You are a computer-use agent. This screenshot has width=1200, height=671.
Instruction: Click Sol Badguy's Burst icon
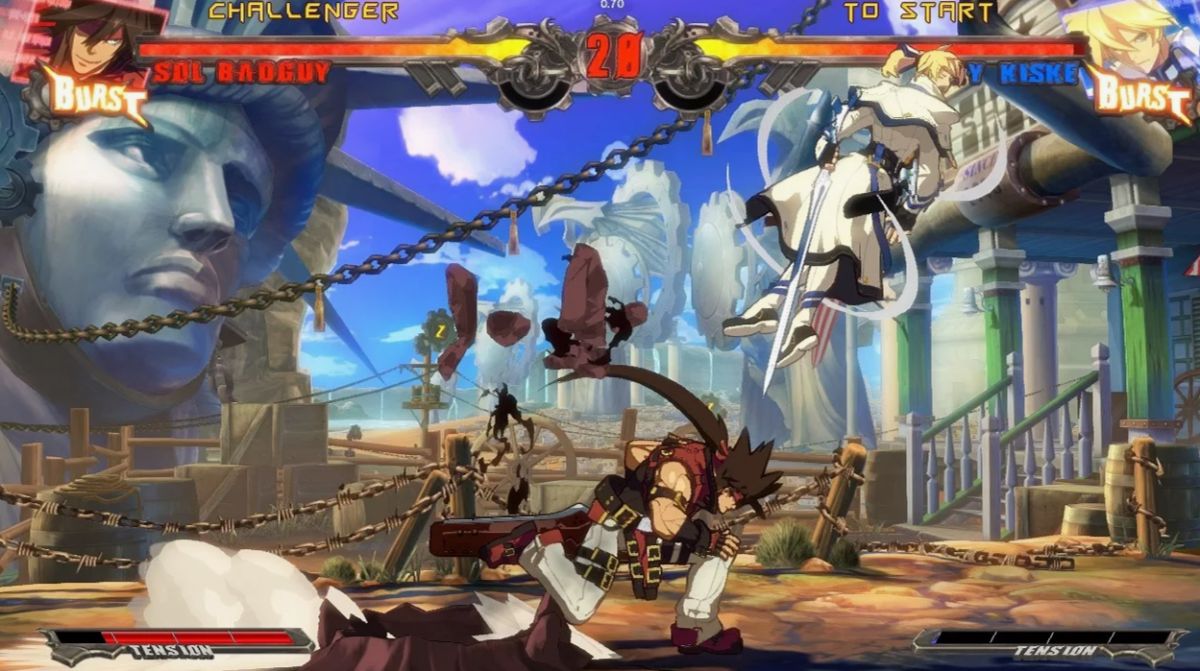[95, 96]
